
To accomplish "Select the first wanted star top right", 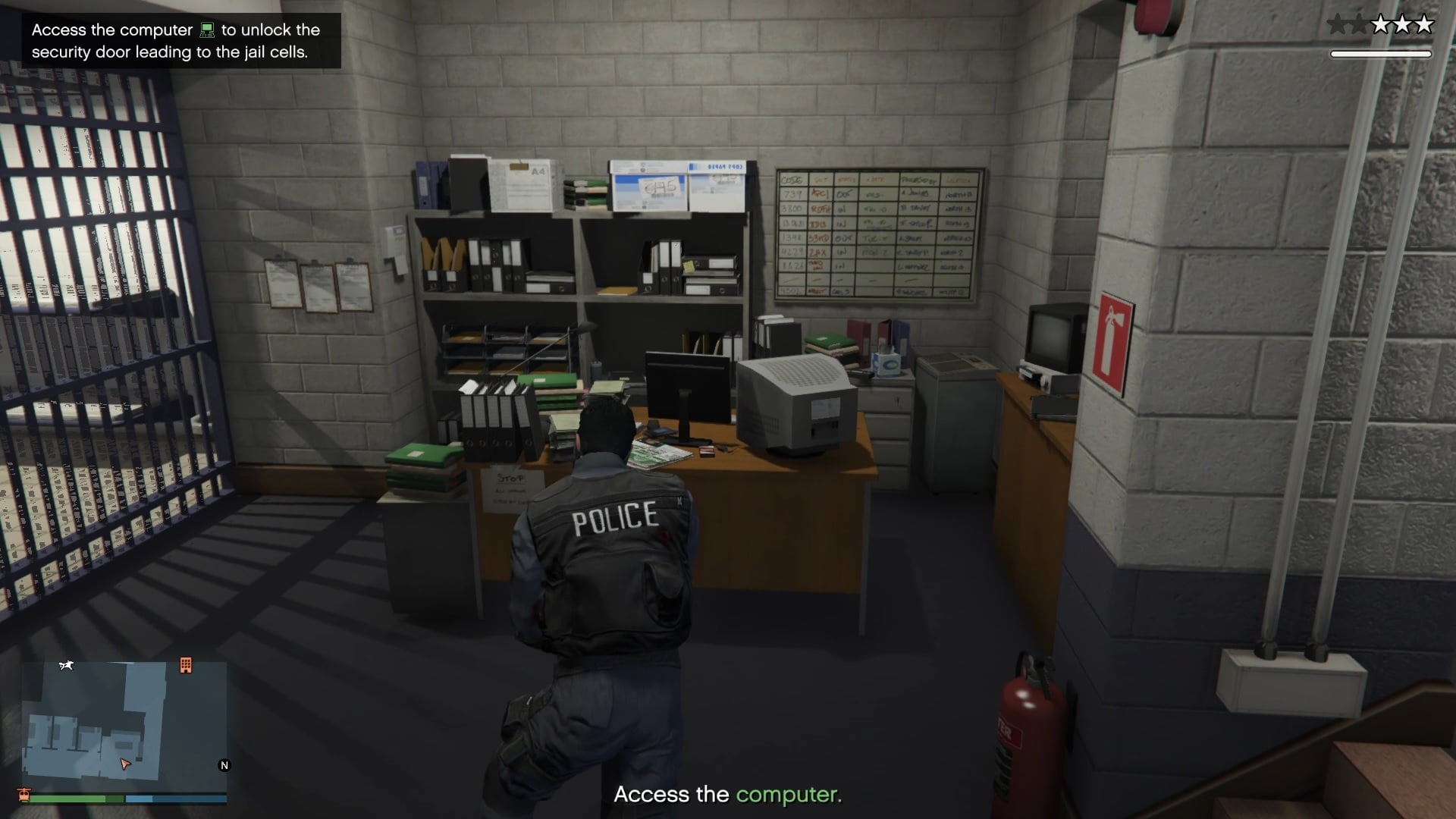I will pos(1336,24).
